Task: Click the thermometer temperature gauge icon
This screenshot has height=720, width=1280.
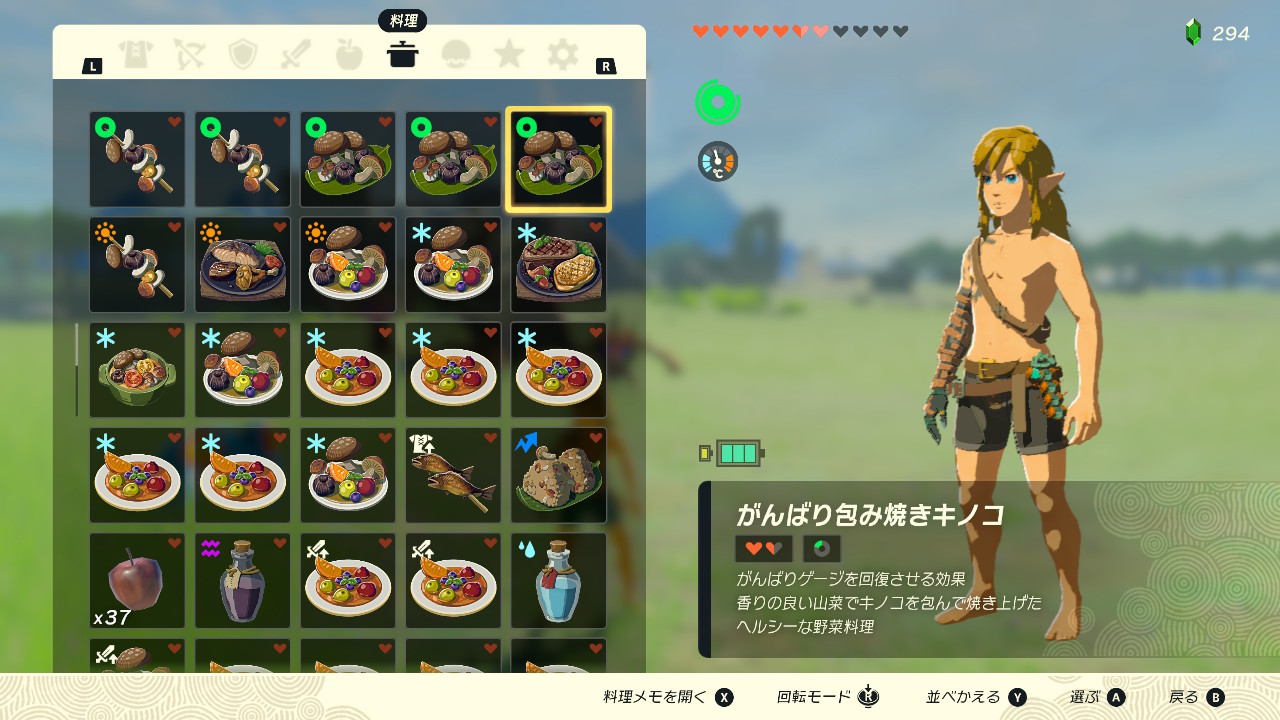Action: [718, 160]
